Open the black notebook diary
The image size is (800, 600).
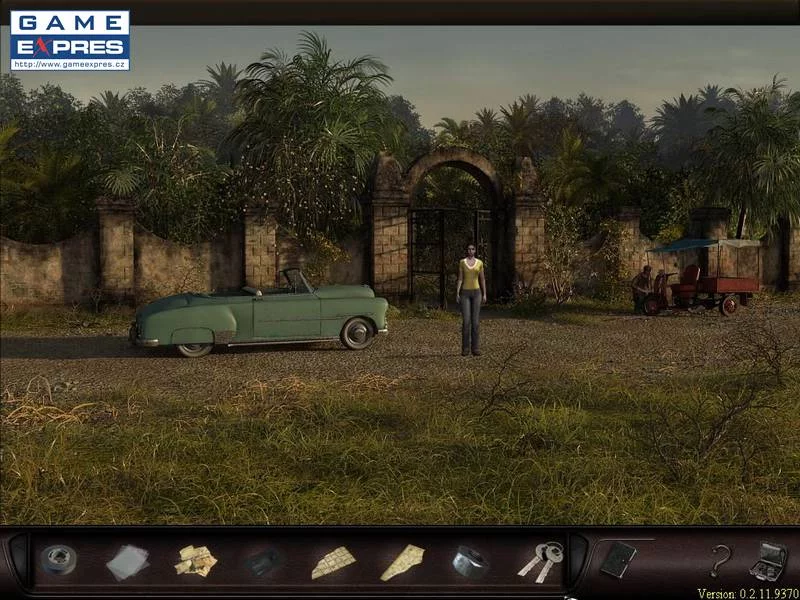tap(617, 559)
